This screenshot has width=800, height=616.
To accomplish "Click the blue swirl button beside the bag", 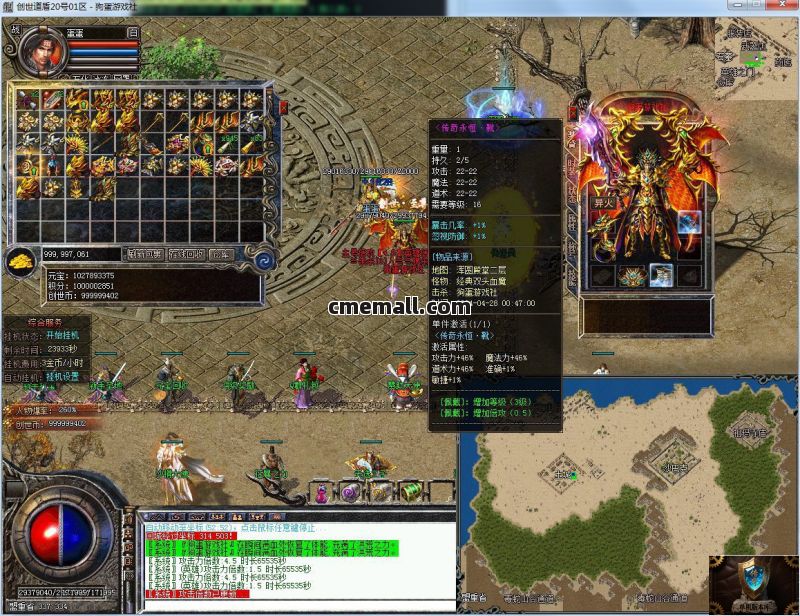I will coord(265,258).
